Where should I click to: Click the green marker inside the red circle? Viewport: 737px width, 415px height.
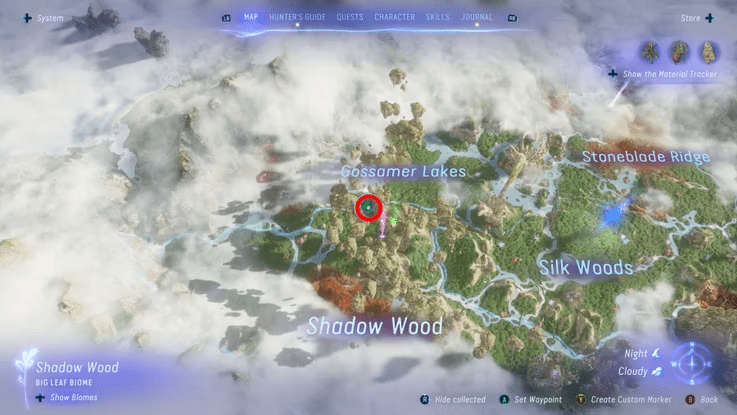click(x=369, y=207)
